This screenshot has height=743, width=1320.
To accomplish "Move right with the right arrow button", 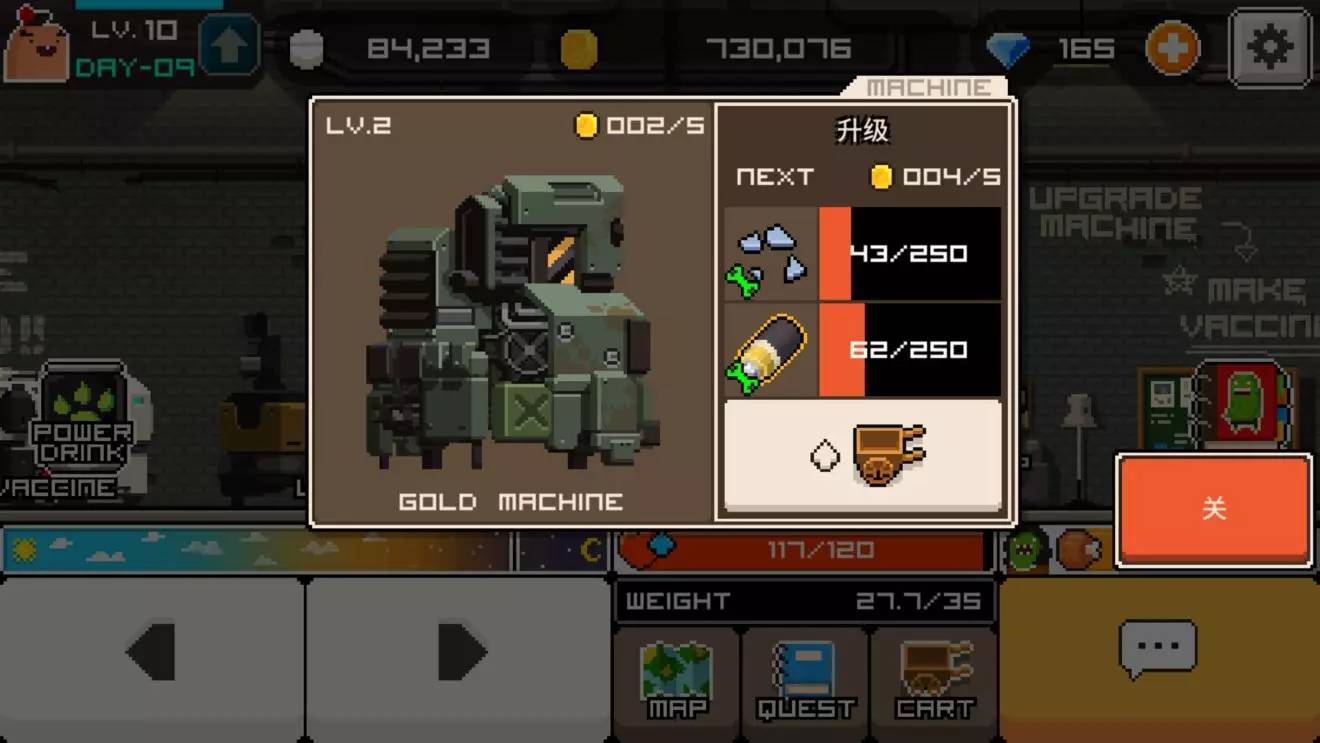I will [x=459, y=652].
